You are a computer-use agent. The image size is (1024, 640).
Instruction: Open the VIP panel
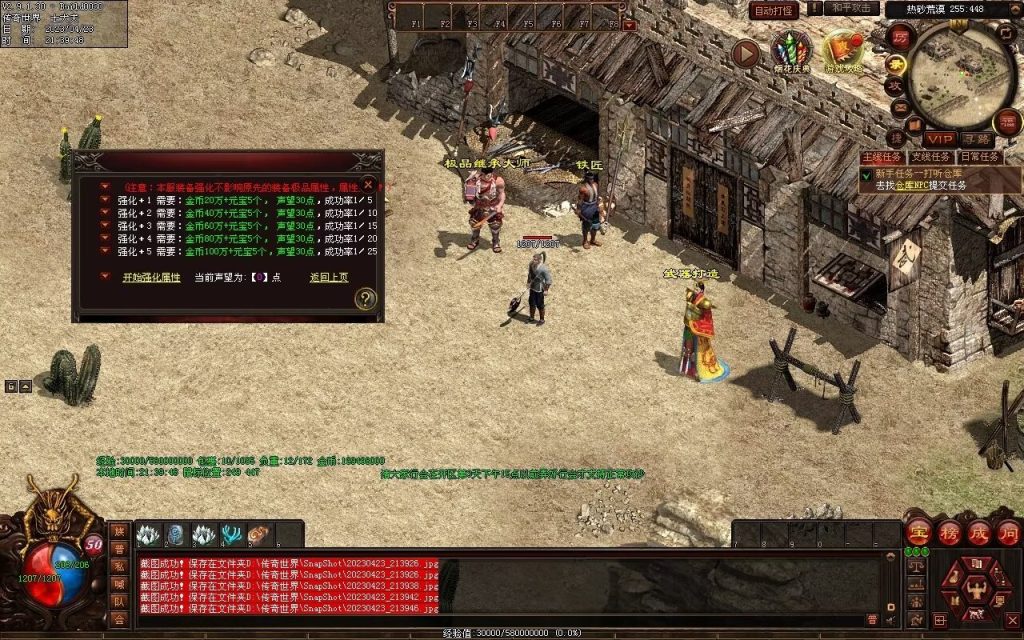[939, 139]
